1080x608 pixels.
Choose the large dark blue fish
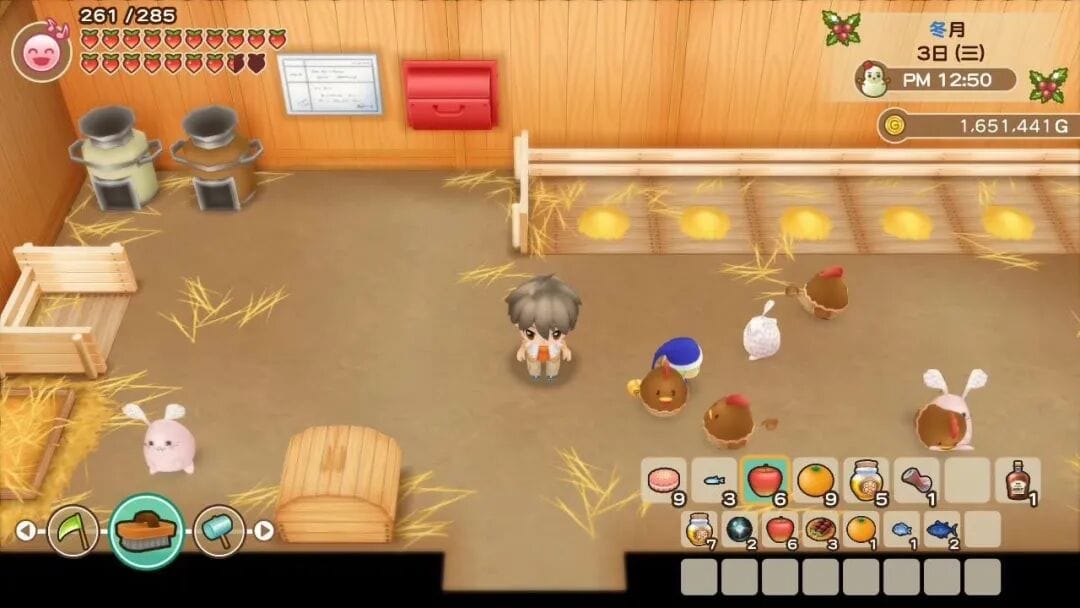coord(941,529)
